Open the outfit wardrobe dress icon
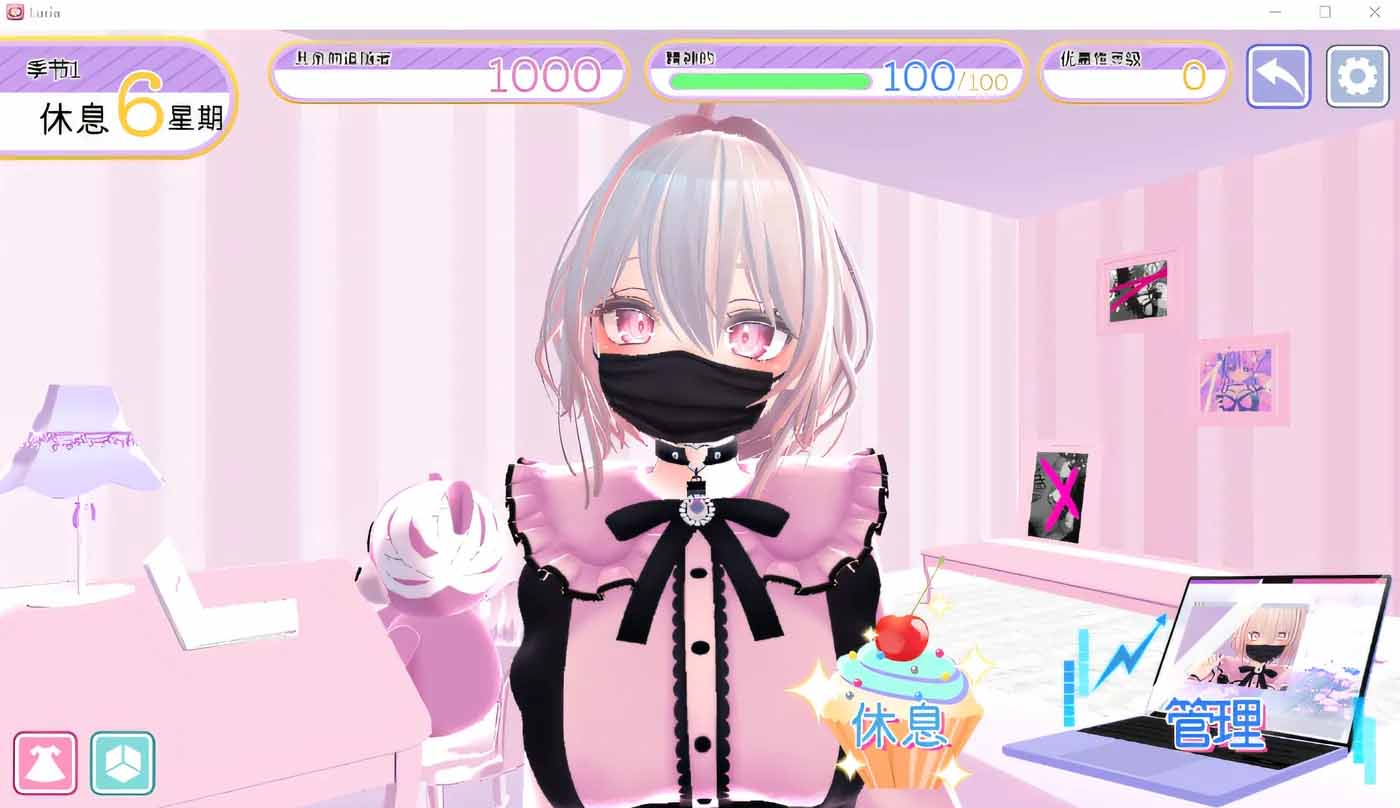 click(45, 763)
